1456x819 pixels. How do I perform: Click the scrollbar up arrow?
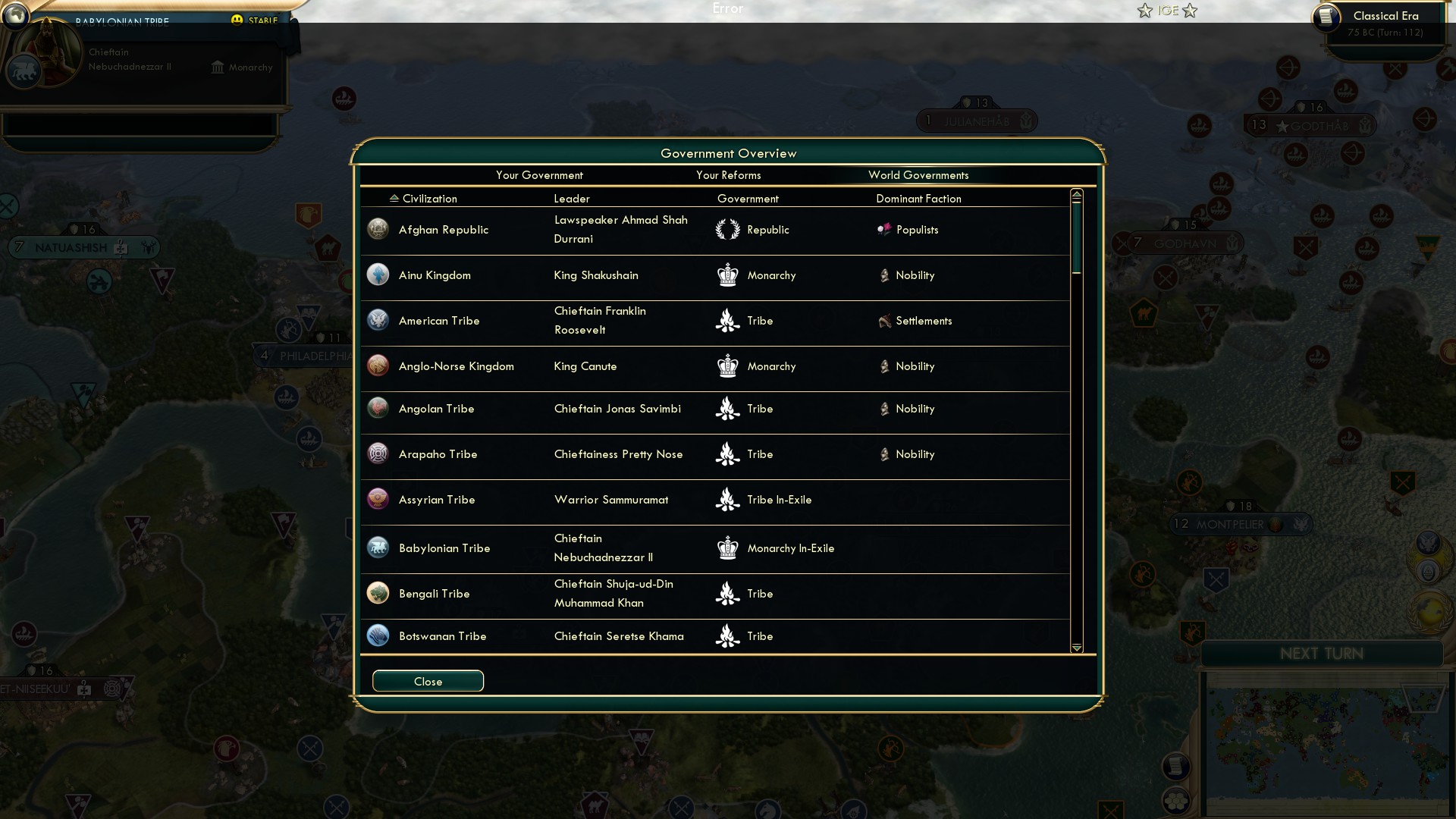1077,194
